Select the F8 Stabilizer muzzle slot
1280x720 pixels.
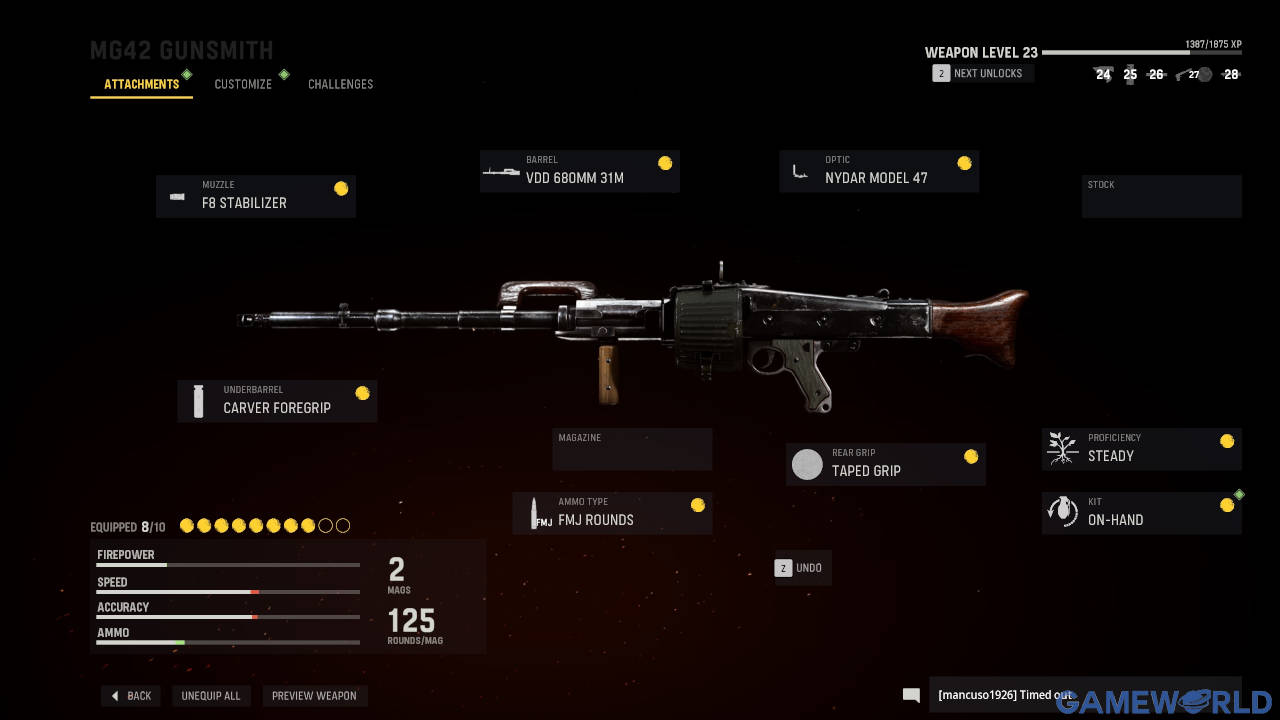click(256, 196)
